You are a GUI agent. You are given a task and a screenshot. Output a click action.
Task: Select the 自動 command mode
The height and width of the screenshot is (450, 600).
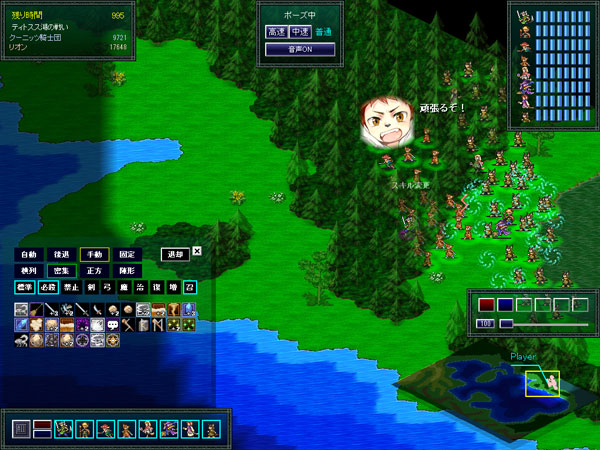tap(28, 255)
